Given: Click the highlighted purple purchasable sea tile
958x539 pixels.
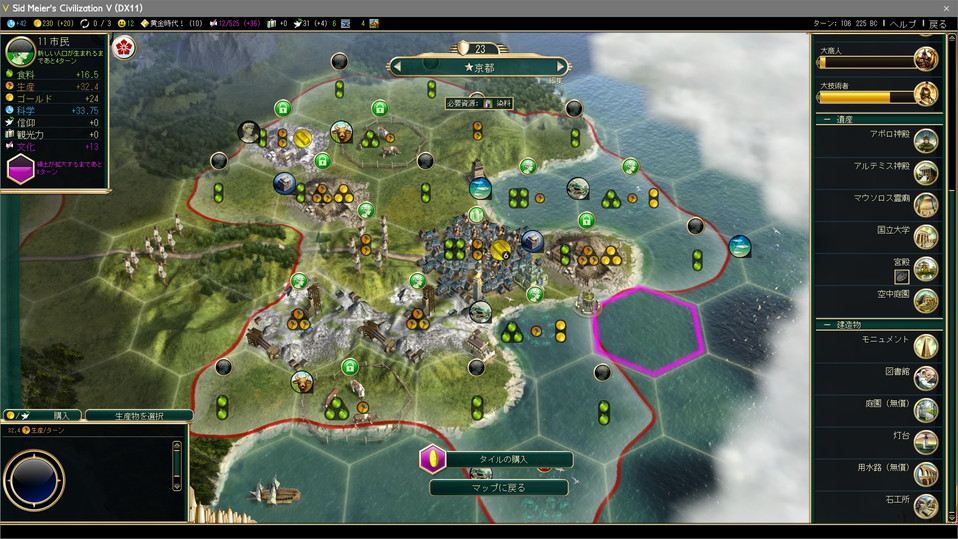Looking at the screenshot, I should point(649,330).
